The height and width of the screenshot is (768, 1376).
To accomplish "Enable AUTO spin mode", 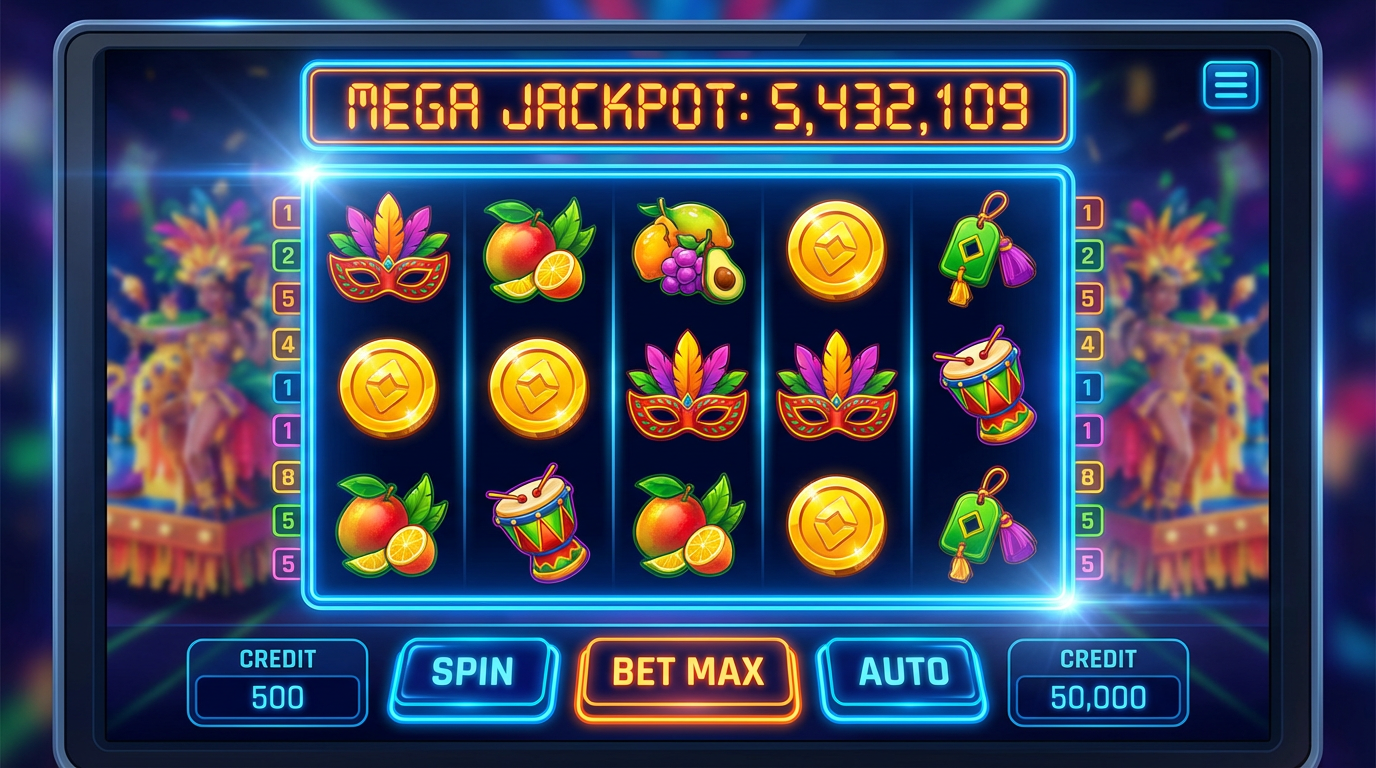I will (x=901, y=673).
